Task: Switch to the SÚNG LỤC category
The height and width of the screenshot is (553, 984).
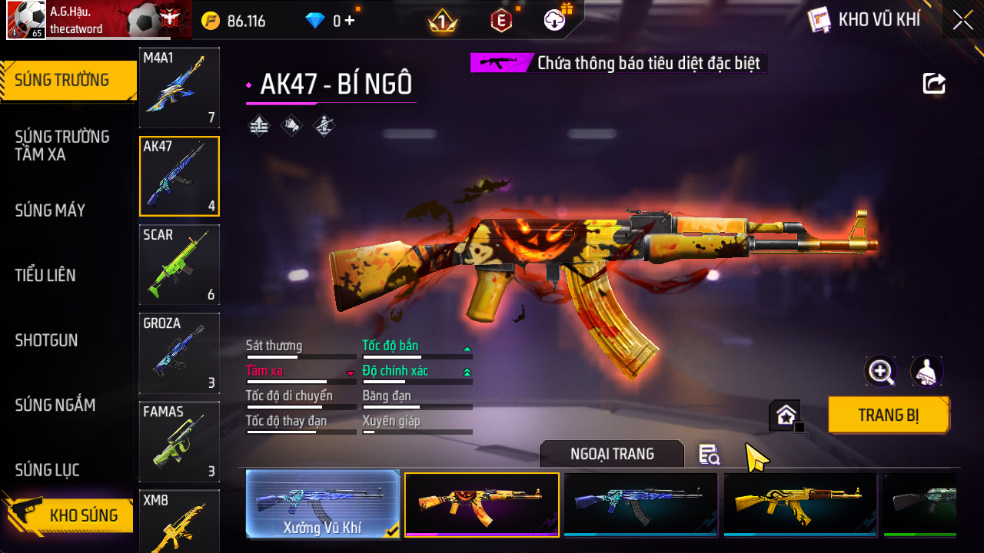Action: (x=47, y=470)
